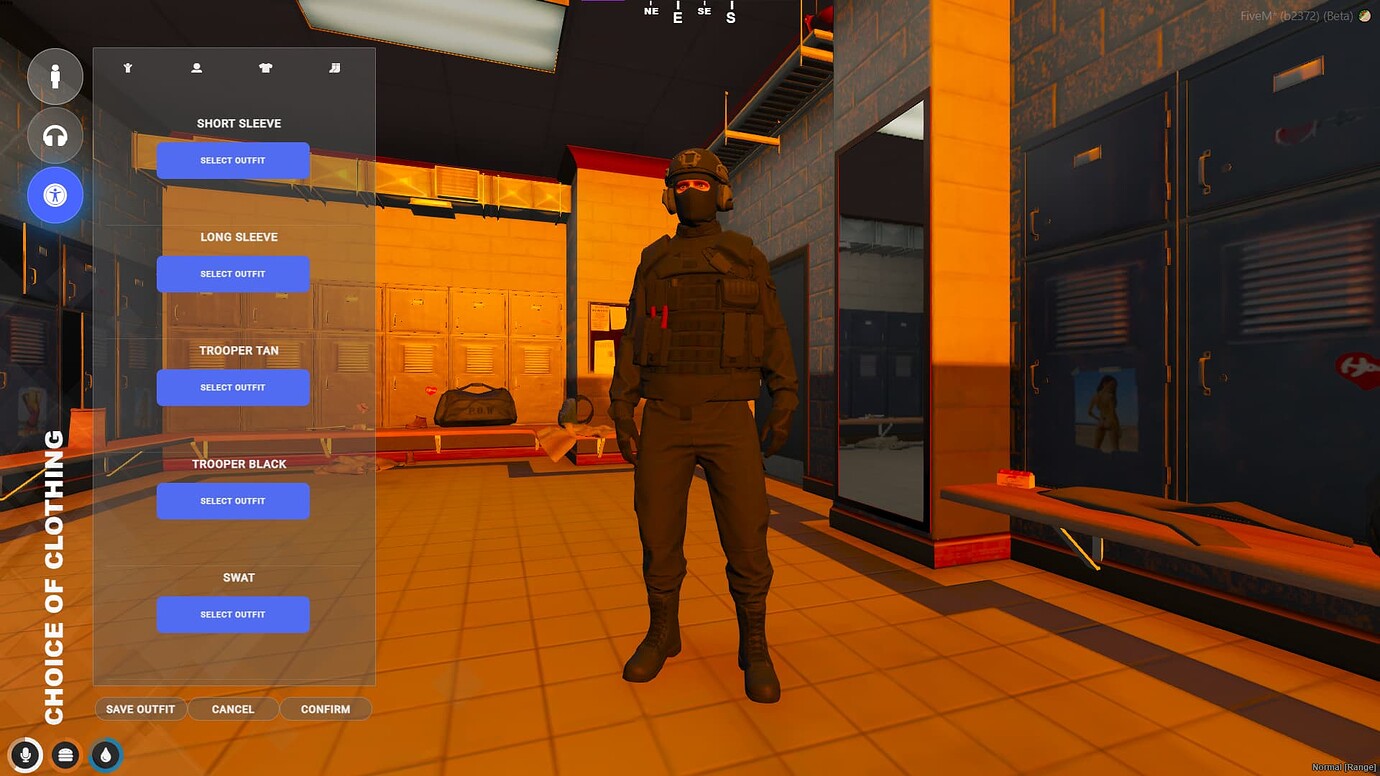Choose the Trooper Tan outfit
The width and height of the screenshot is (1380, 776).
pyautogui.click(x=233, y=387)
